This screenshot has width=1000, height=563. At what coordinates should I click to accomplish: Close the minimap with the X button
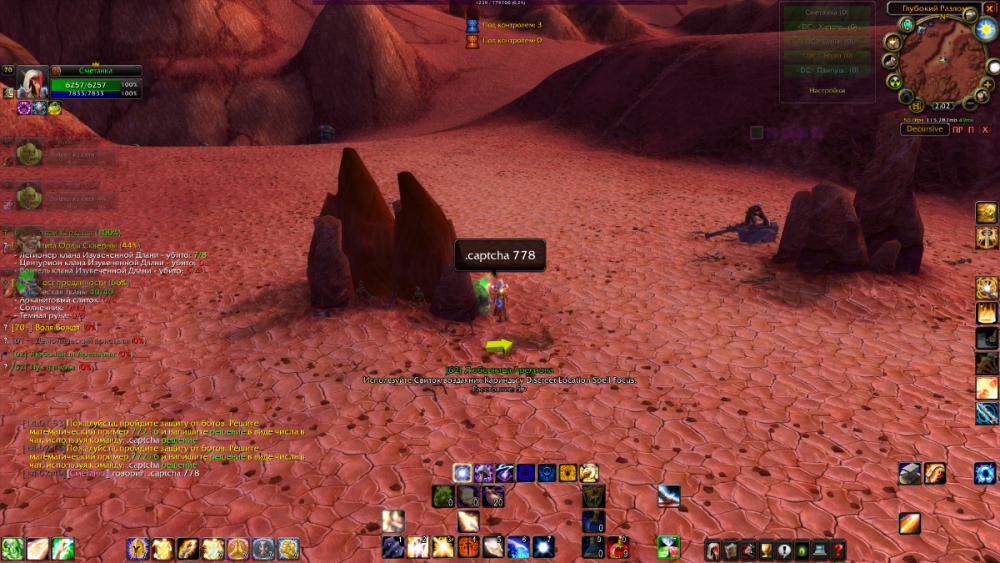(989, 8)
